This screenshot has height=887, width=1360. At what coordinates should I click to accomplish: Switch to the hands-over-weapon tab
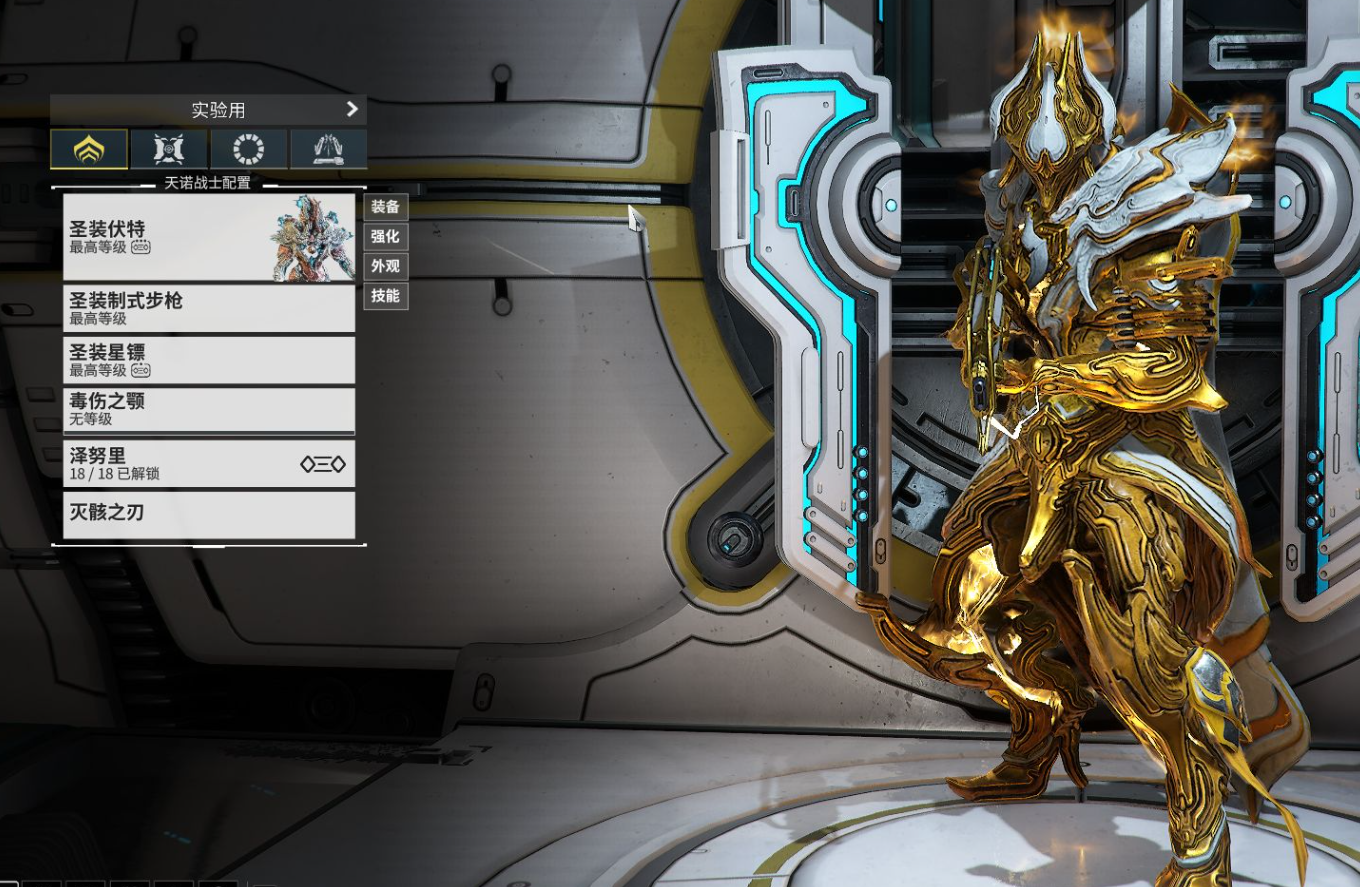[x=328, y=149]
